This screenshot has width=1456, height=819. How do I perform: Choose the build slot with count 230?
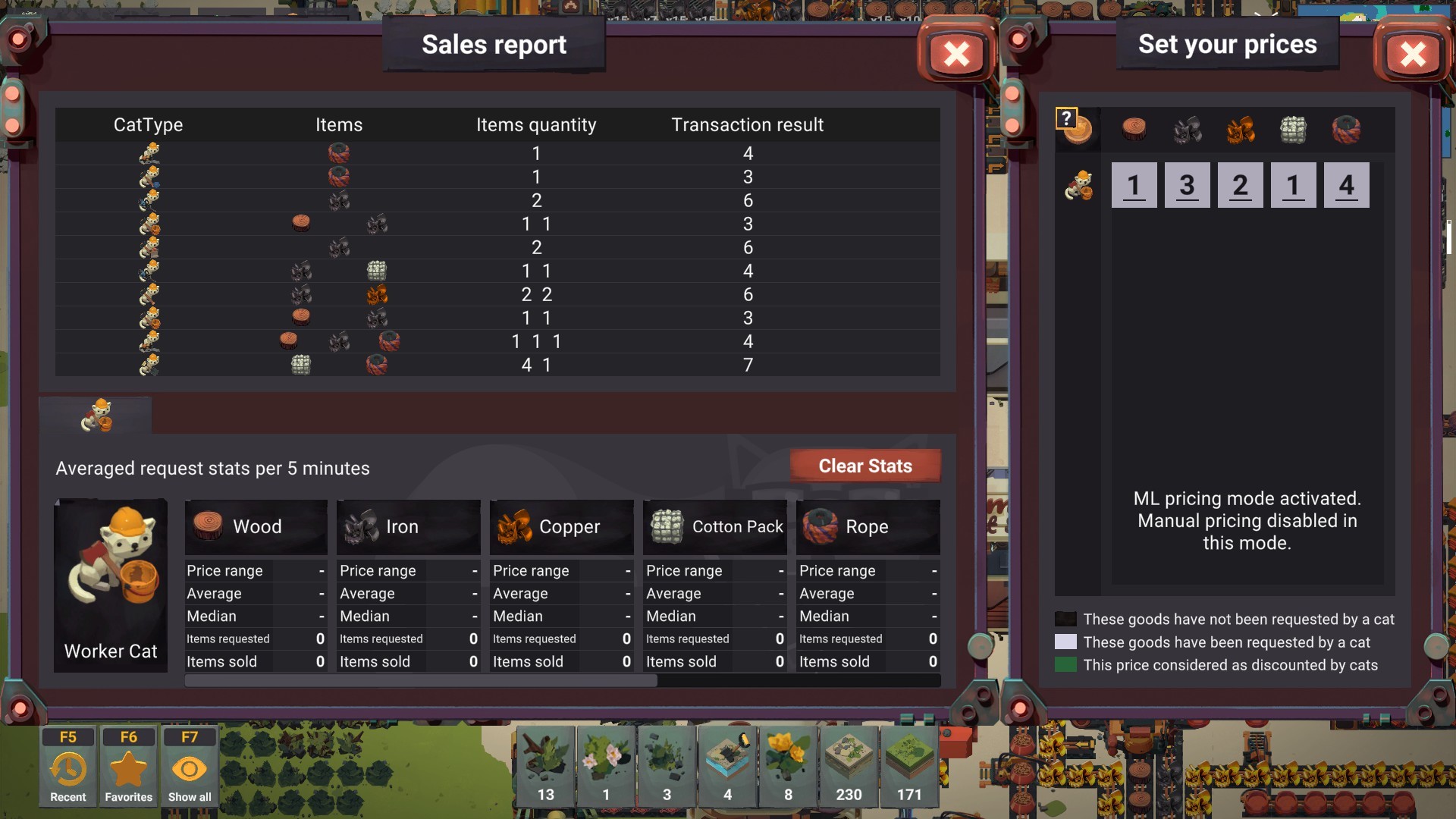tap(849, 766)
